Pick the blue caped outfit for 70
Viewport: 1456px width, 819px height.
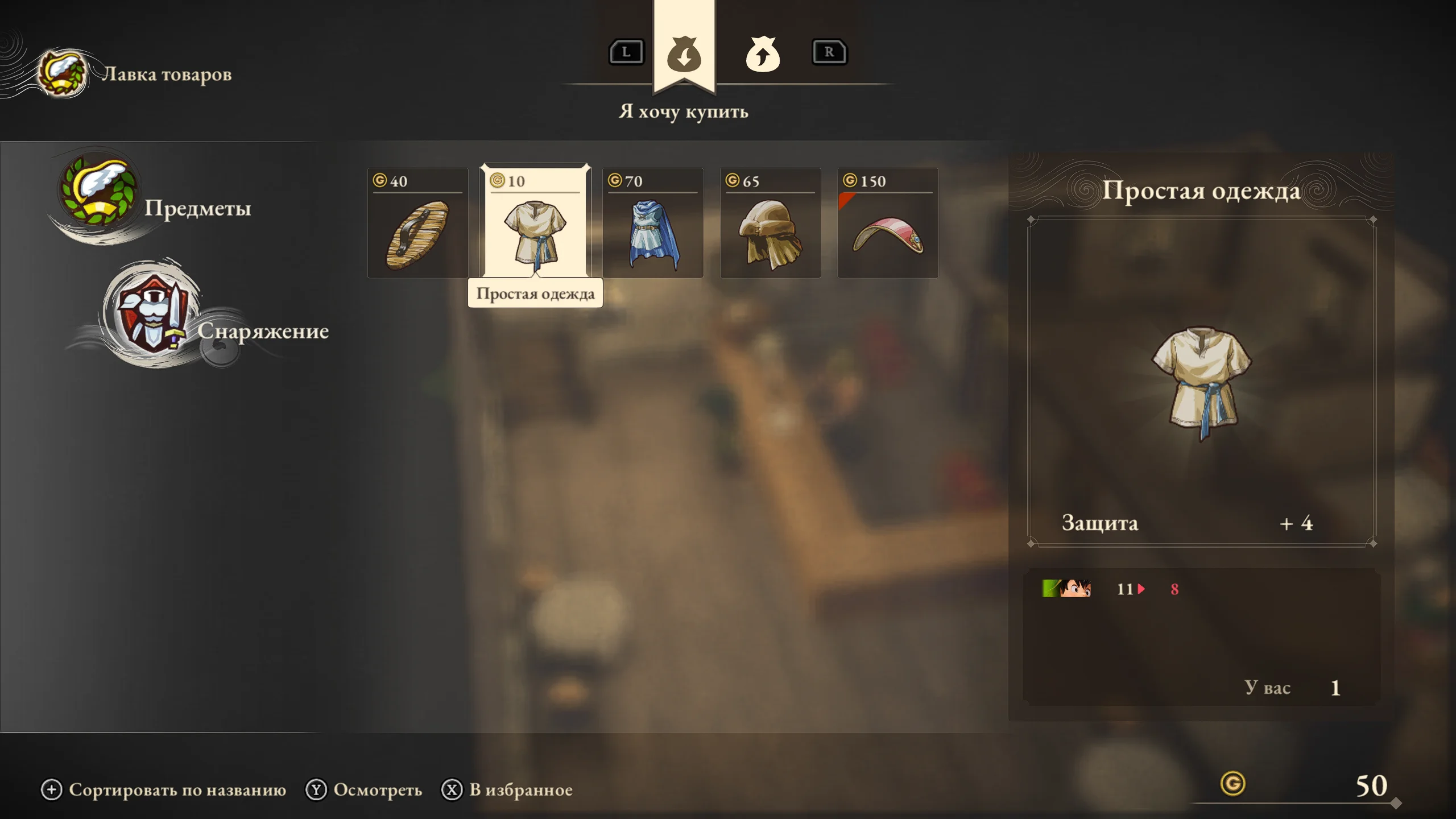[653, 223]
